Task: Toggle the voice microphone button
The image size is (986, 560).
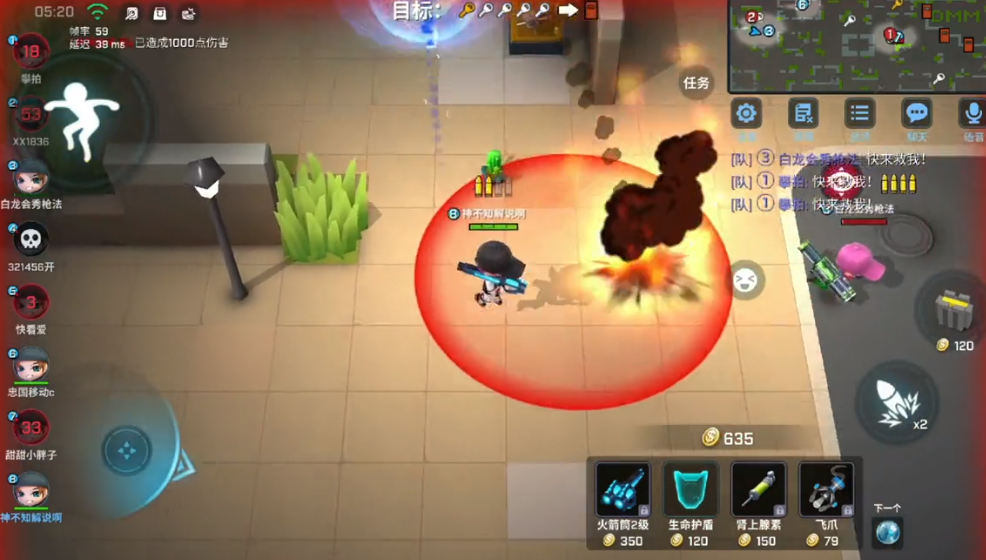Action: tap(971, 115)
